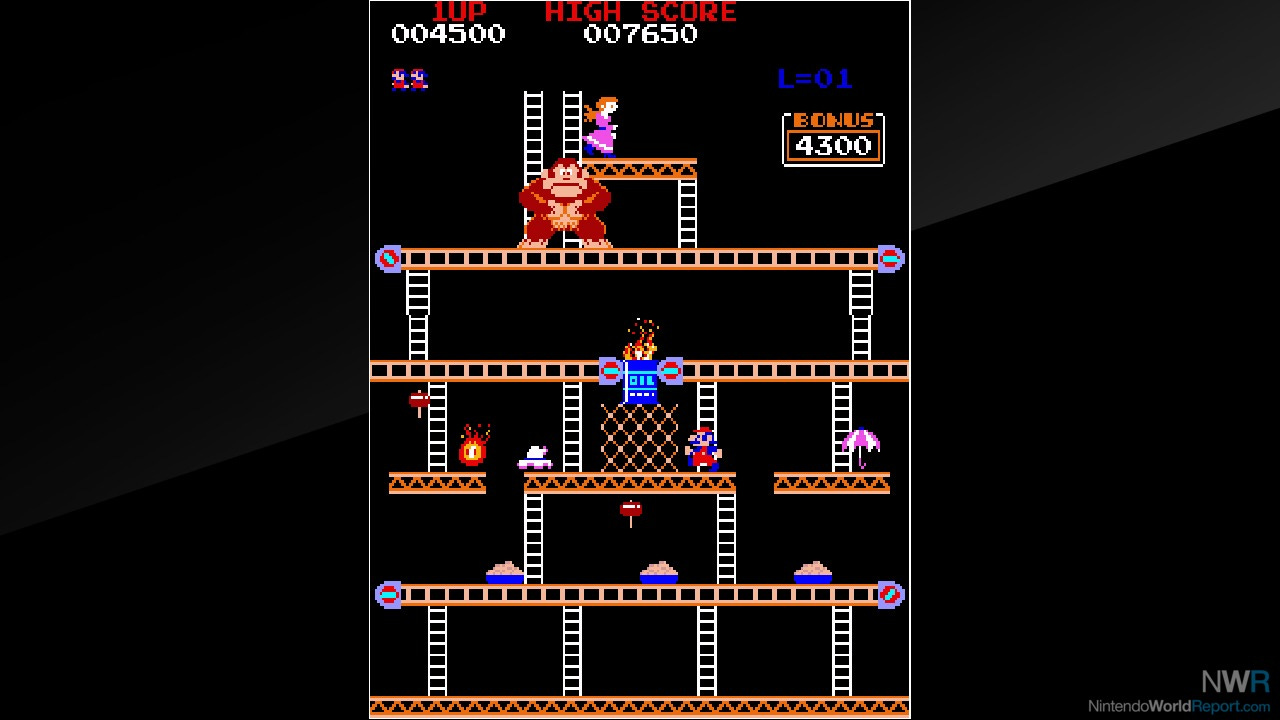Click the hammer near the left ladder
Screen dimensions: 1280x720
417,398
